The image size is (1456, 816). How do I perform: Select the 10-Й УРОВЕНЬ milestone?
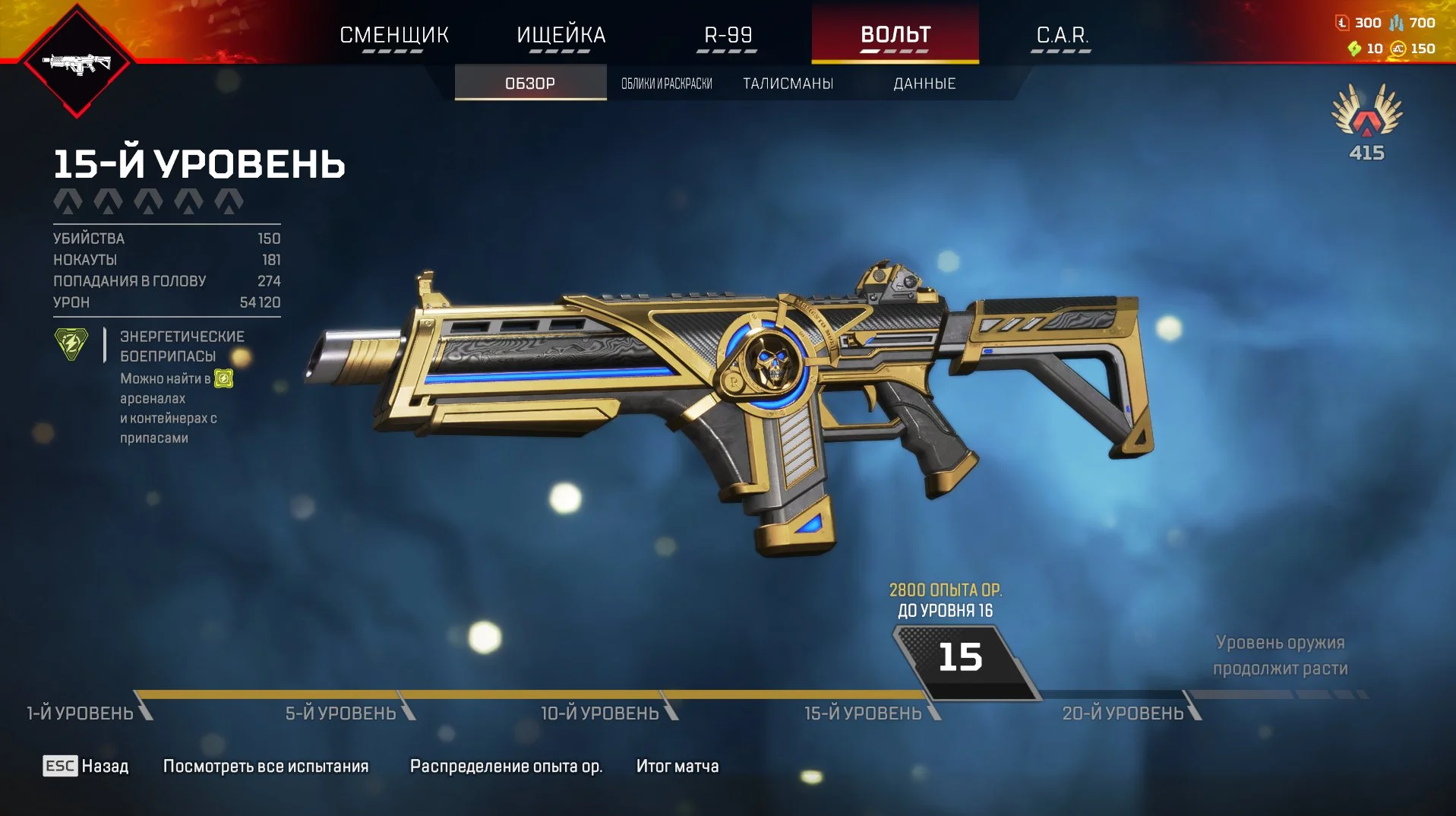tap(600, 713)
